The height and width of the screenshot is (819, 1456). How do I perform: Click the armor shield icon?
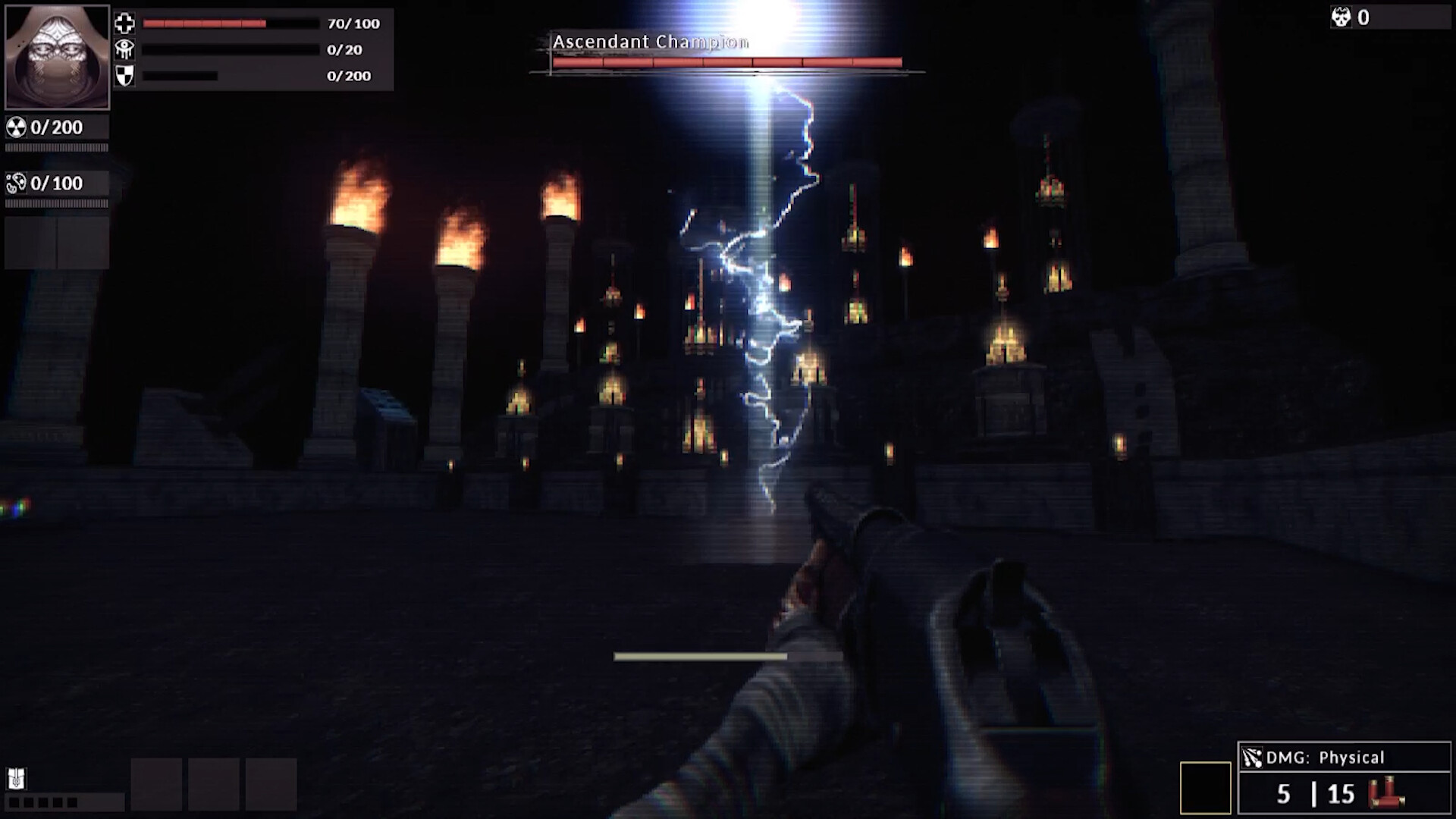(x=125, y=75)
